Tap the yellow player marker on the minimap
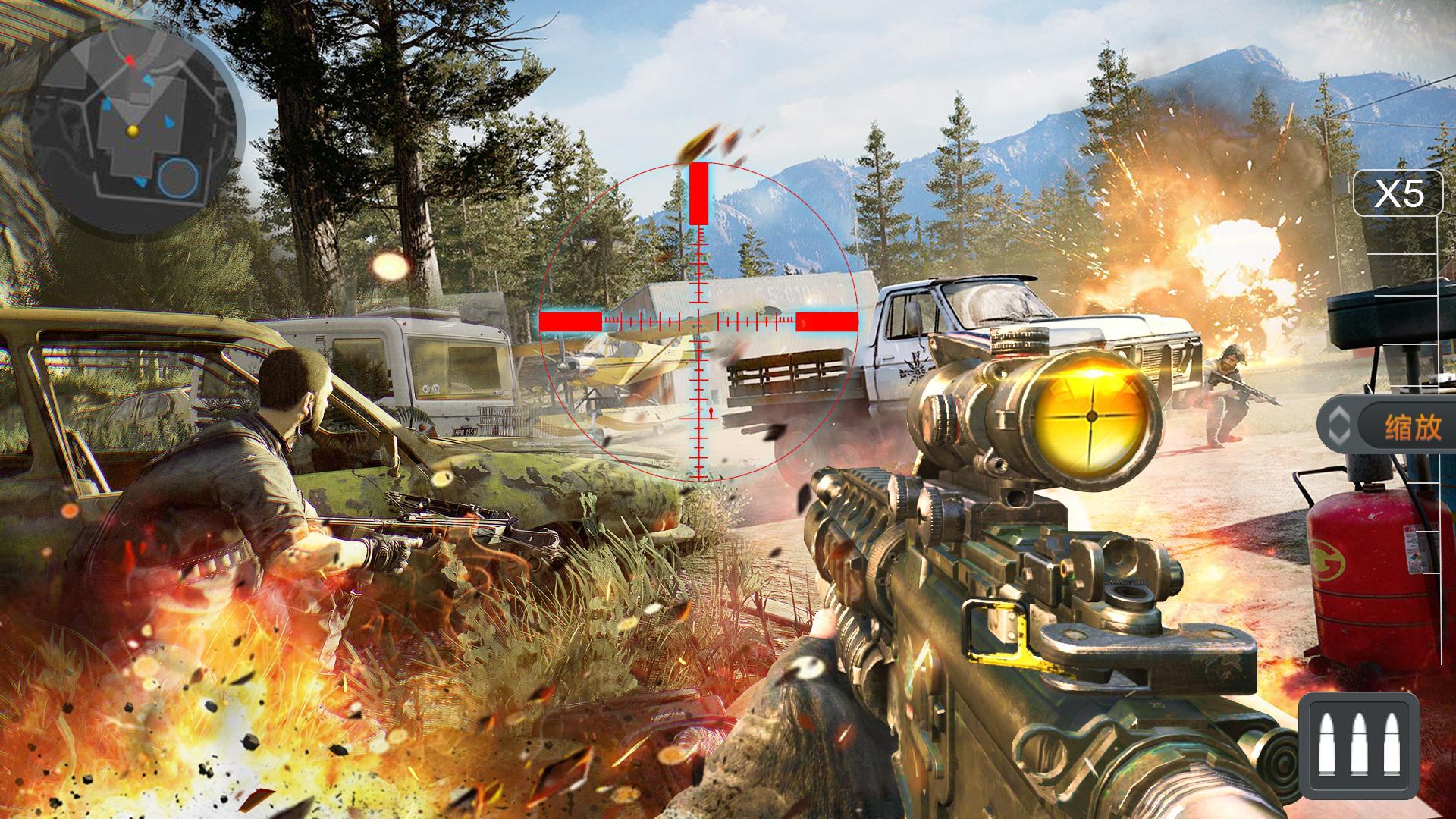This screenshot has height=819, width=1456. point(133,130)
